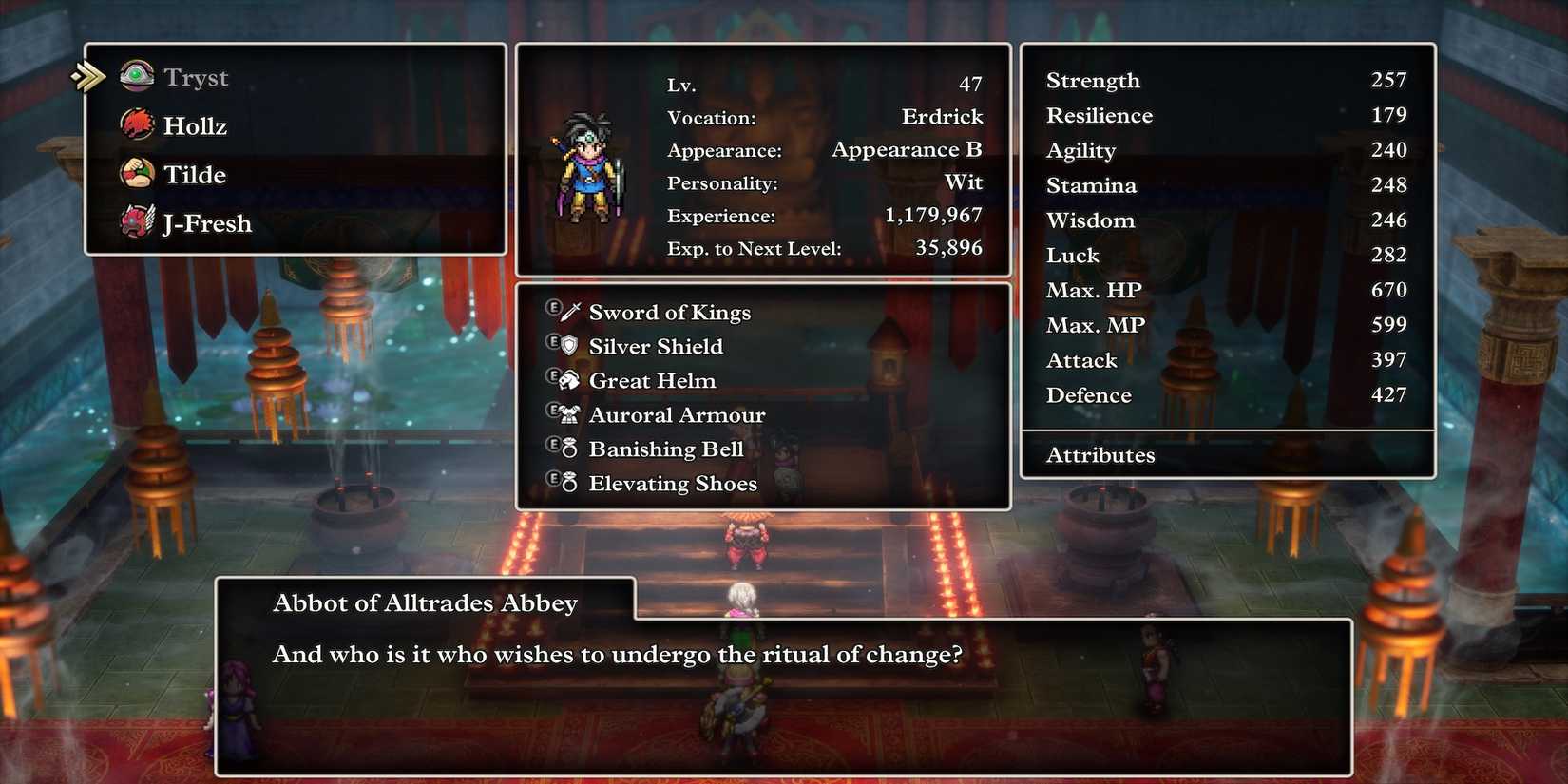Click Tryst's eyeball party emblem
Viewport: 1568px width, 784px height.
136,76
